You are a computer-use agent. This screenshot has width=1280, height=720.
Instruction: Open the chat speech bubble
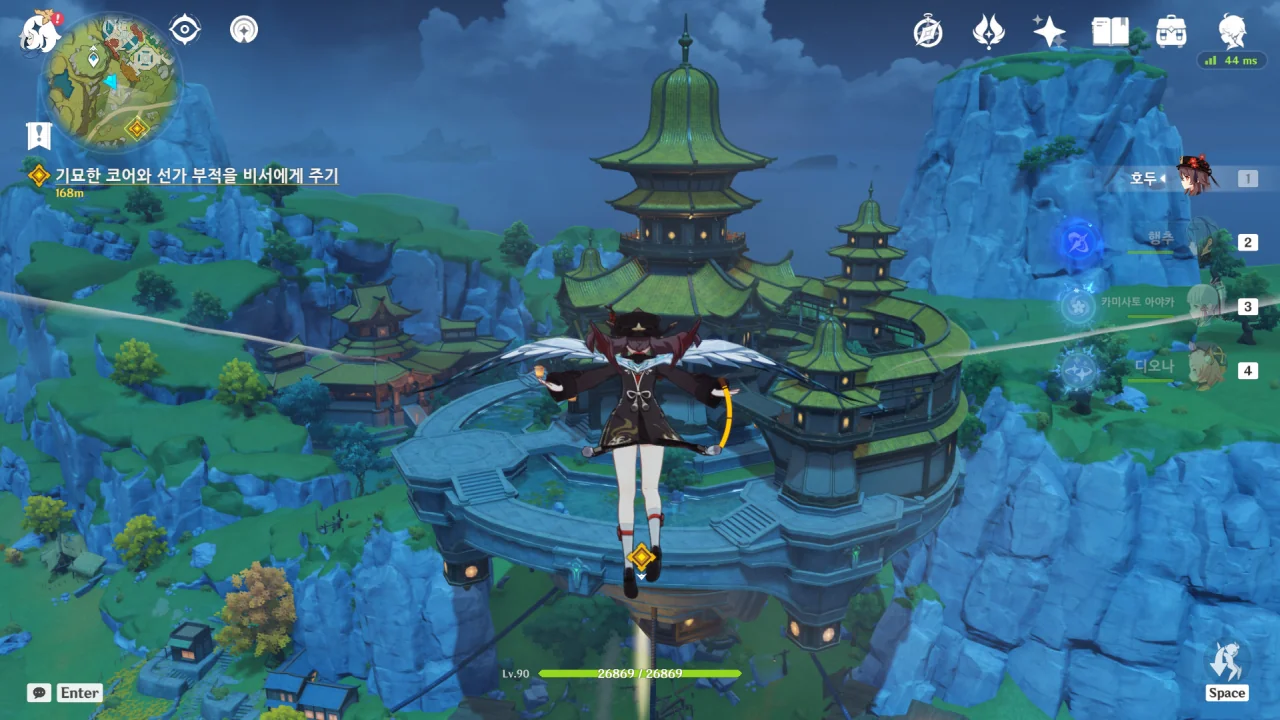coord(39,692)
